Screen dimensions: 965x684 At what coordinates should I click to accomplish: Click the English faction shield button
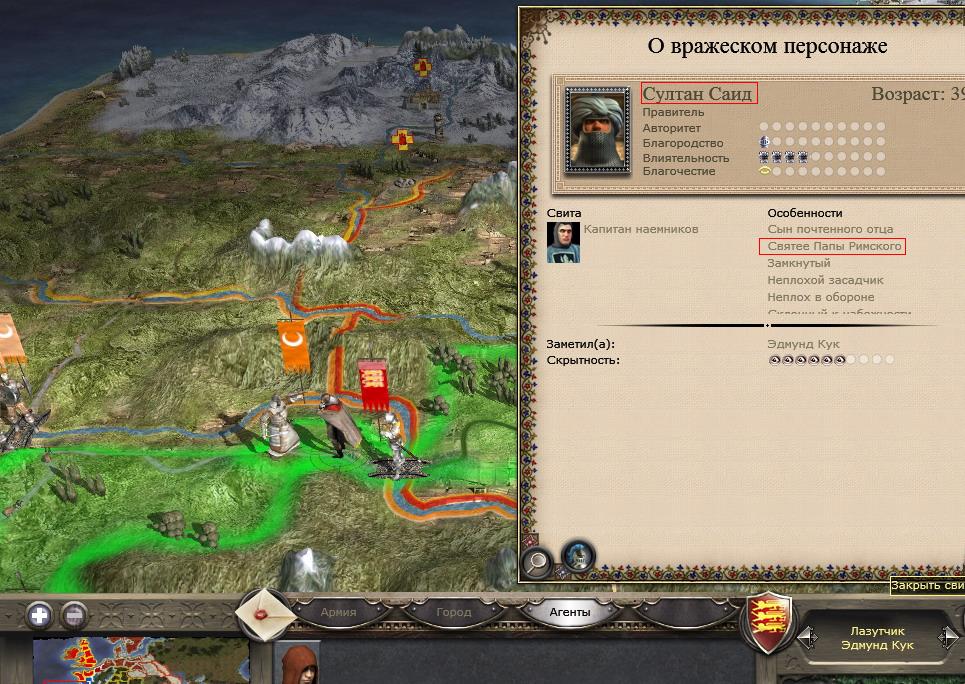click(770, 623)
